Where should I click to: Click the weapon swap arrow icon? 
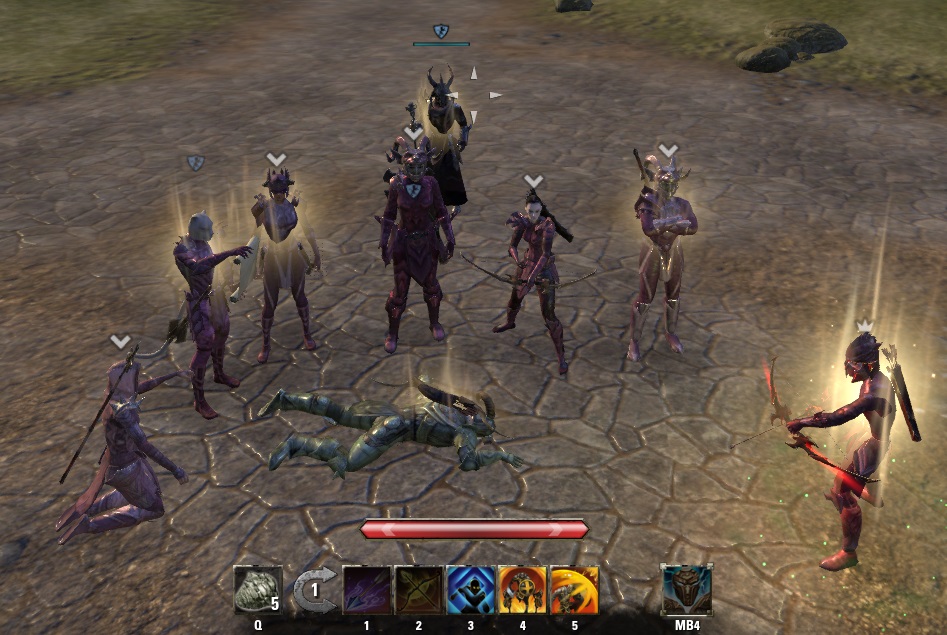click(313, 591)
